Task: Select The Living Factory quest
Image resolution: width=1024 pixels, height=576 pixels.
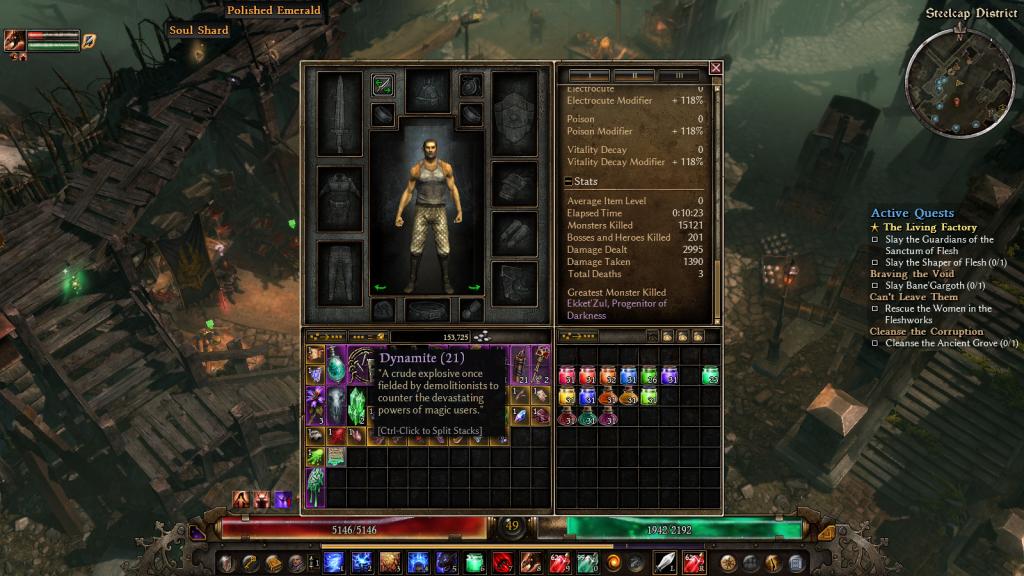Action: [929, 227]
